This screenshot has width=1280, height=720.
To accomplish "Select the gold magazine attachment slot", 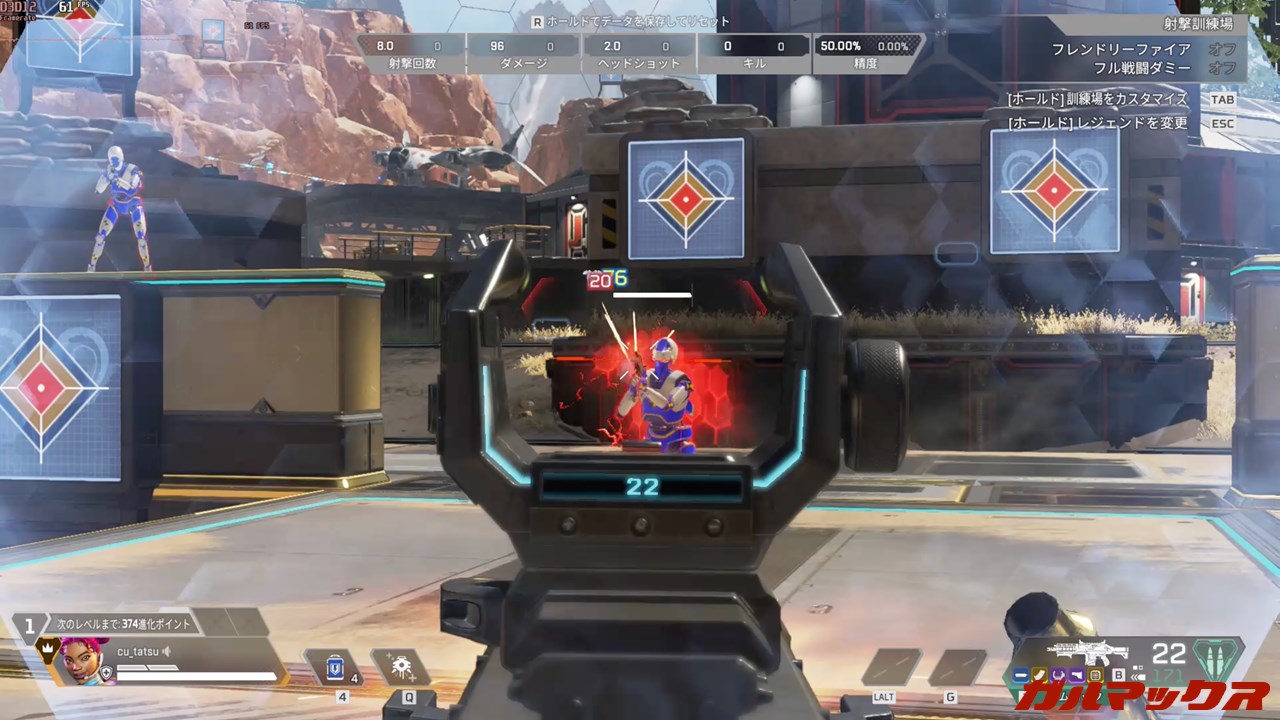I will (x=1039, y=675).
